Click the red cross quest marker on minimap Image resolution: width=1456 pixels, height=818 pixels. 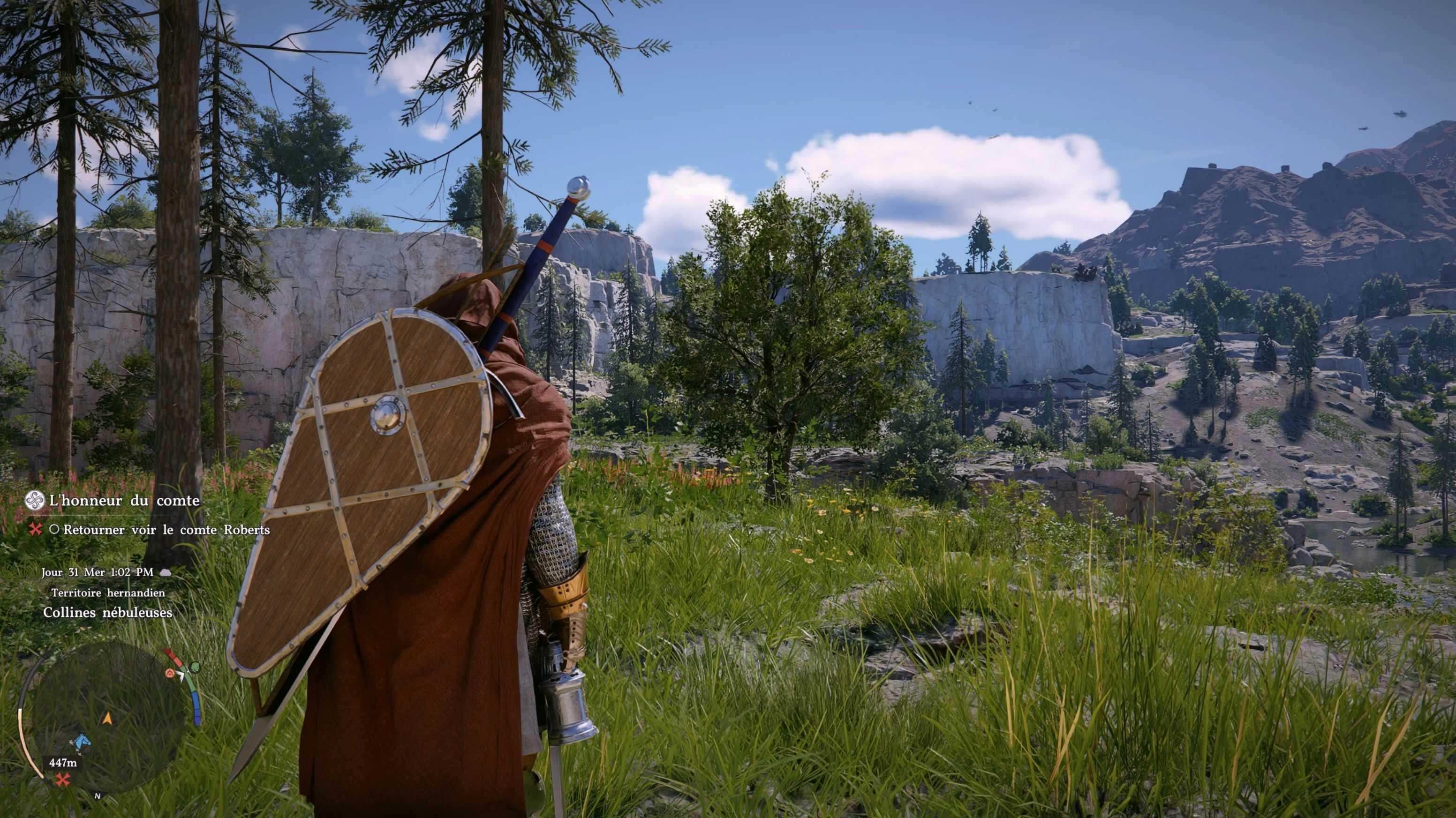click(x=63, y=780)
